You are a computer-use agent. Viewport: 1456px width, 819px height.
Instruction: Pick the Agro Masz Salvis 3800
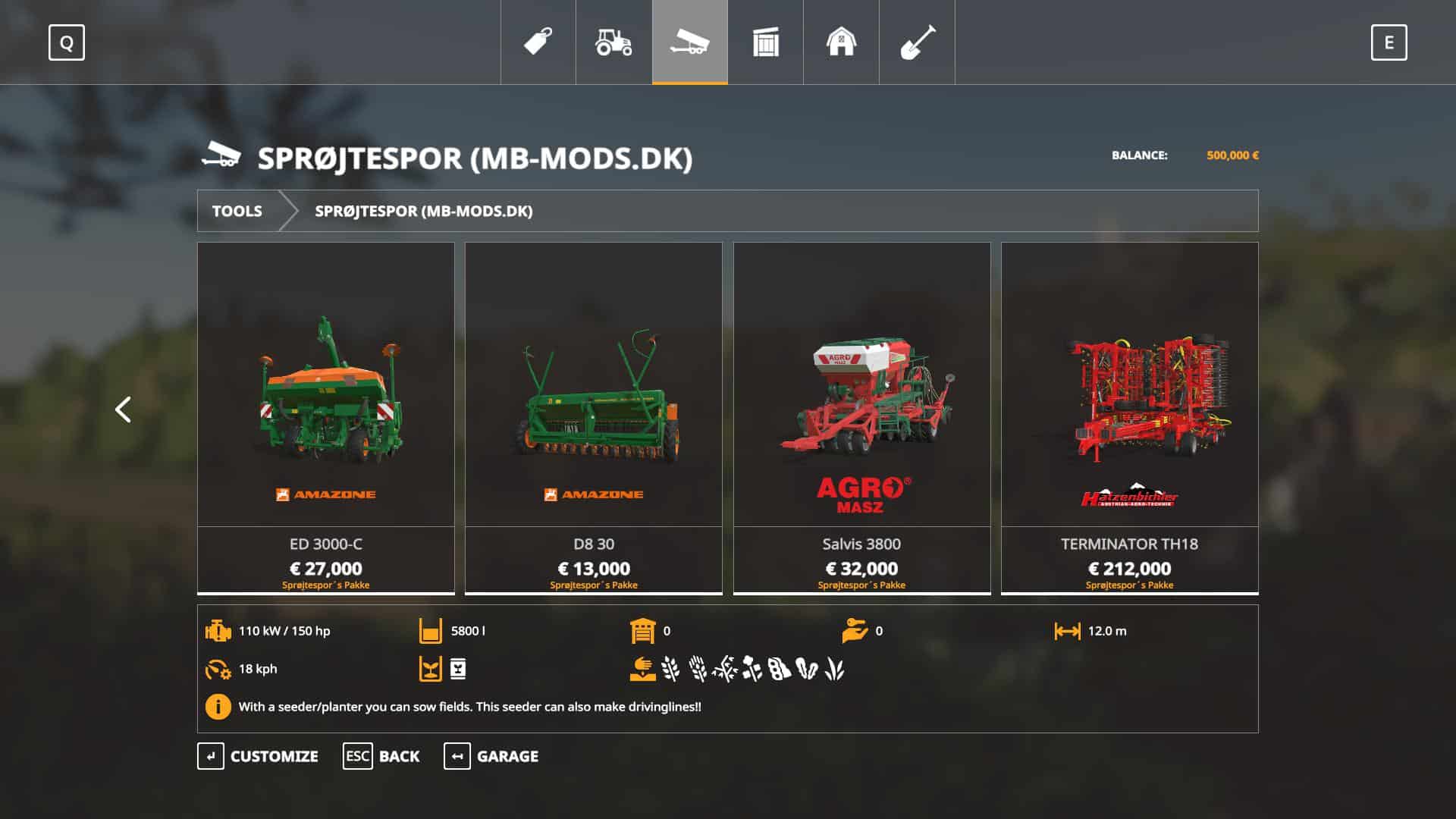(861, 417)
